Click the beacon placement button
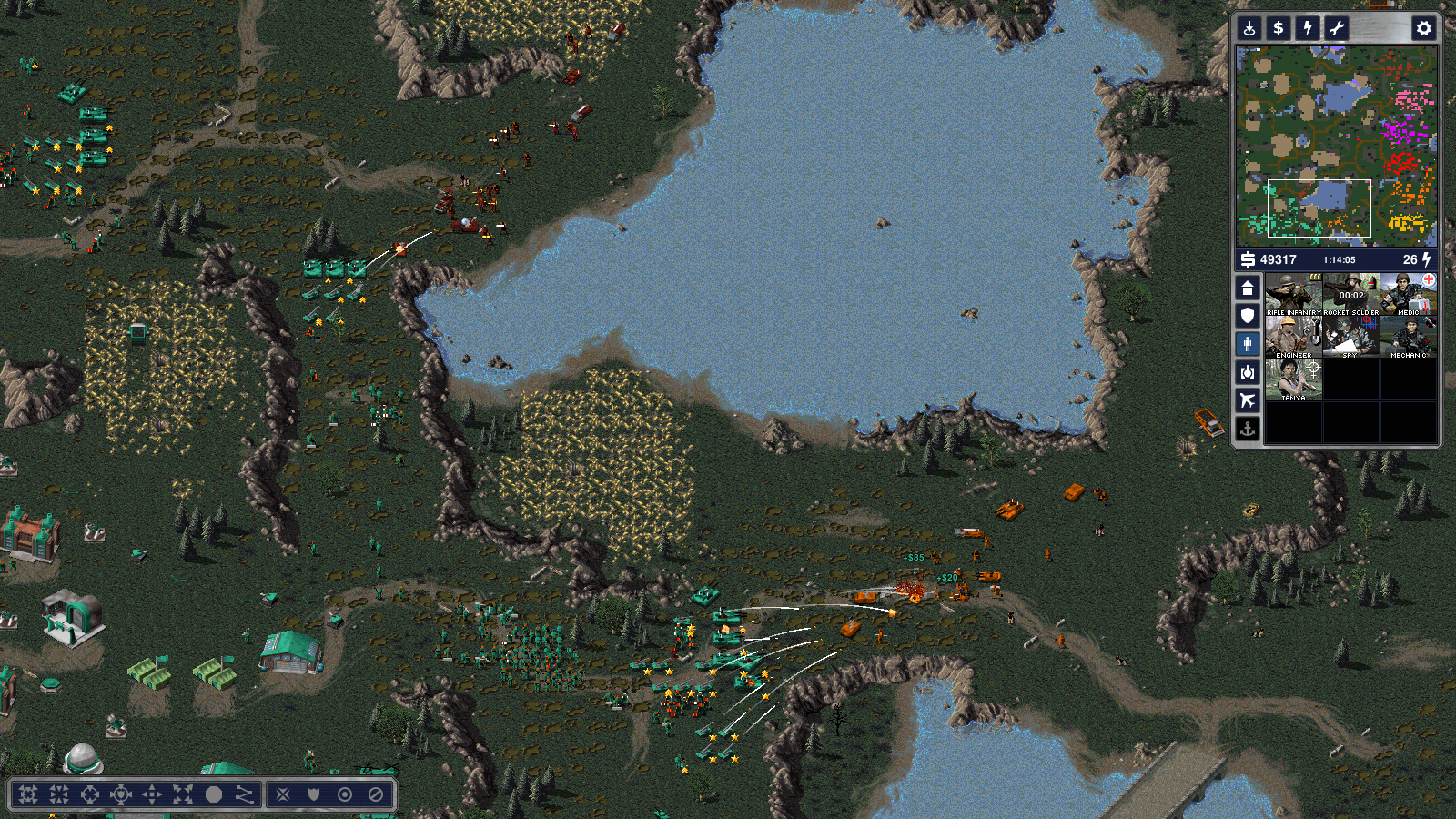Image resolution: width=1456 pixels, height=819 pixels. pyautogui.click(x=1249, y=28)
